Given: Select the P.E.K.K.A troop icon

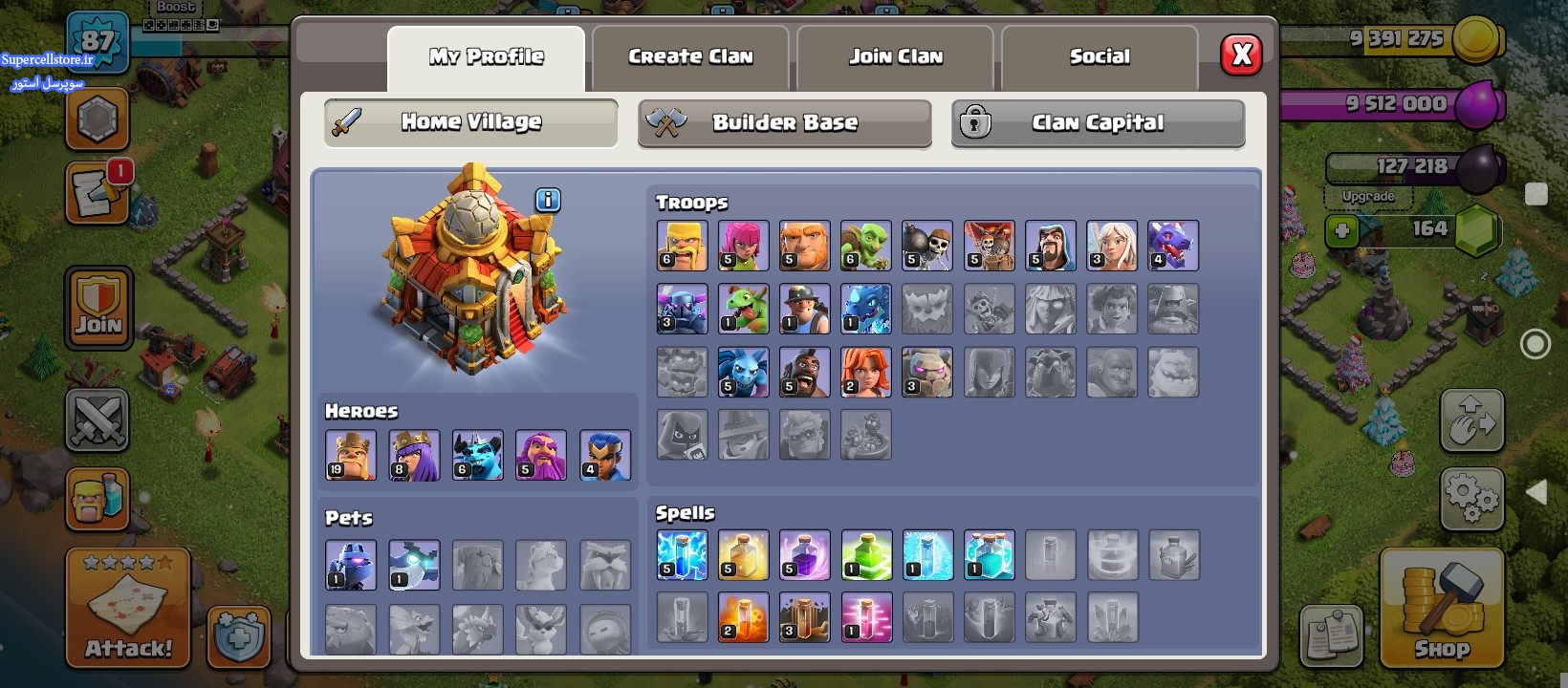Looking at the screenshot, I should 682,309.
